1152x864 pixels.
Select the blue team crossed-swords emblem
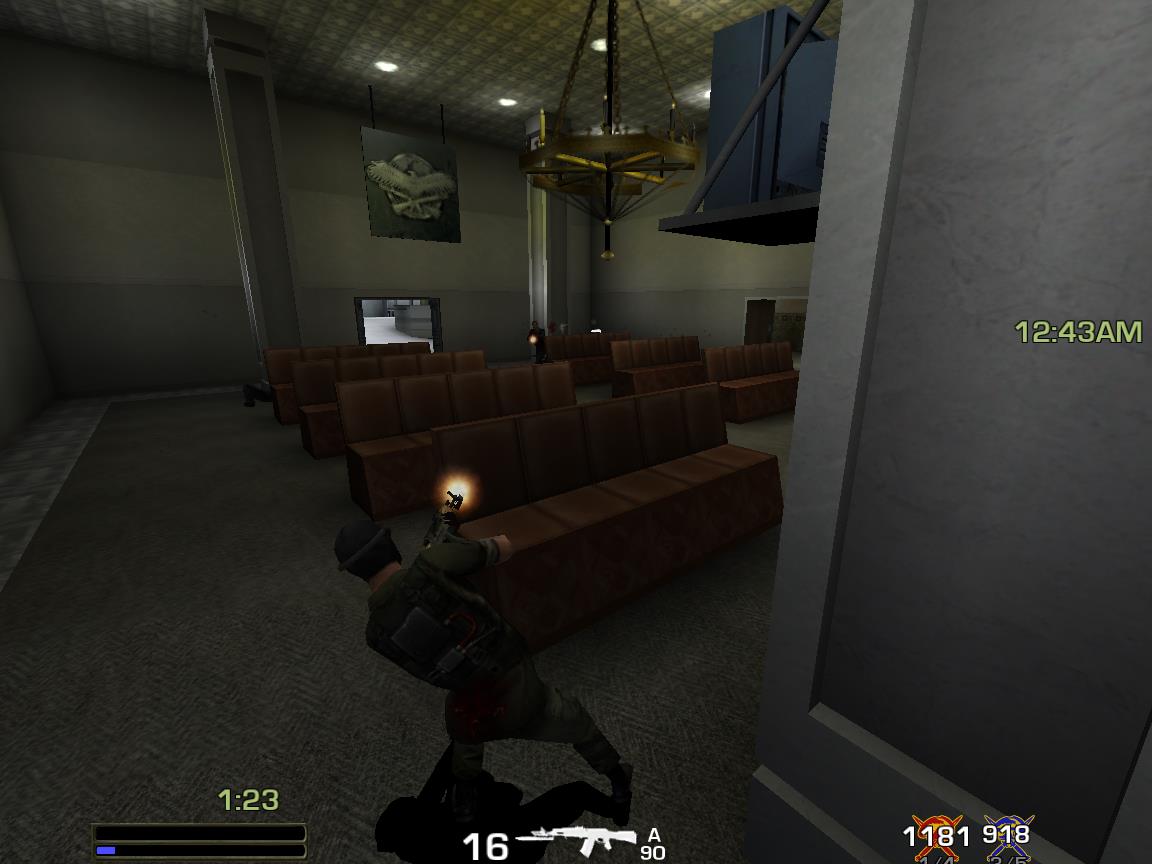point(1007,838)
